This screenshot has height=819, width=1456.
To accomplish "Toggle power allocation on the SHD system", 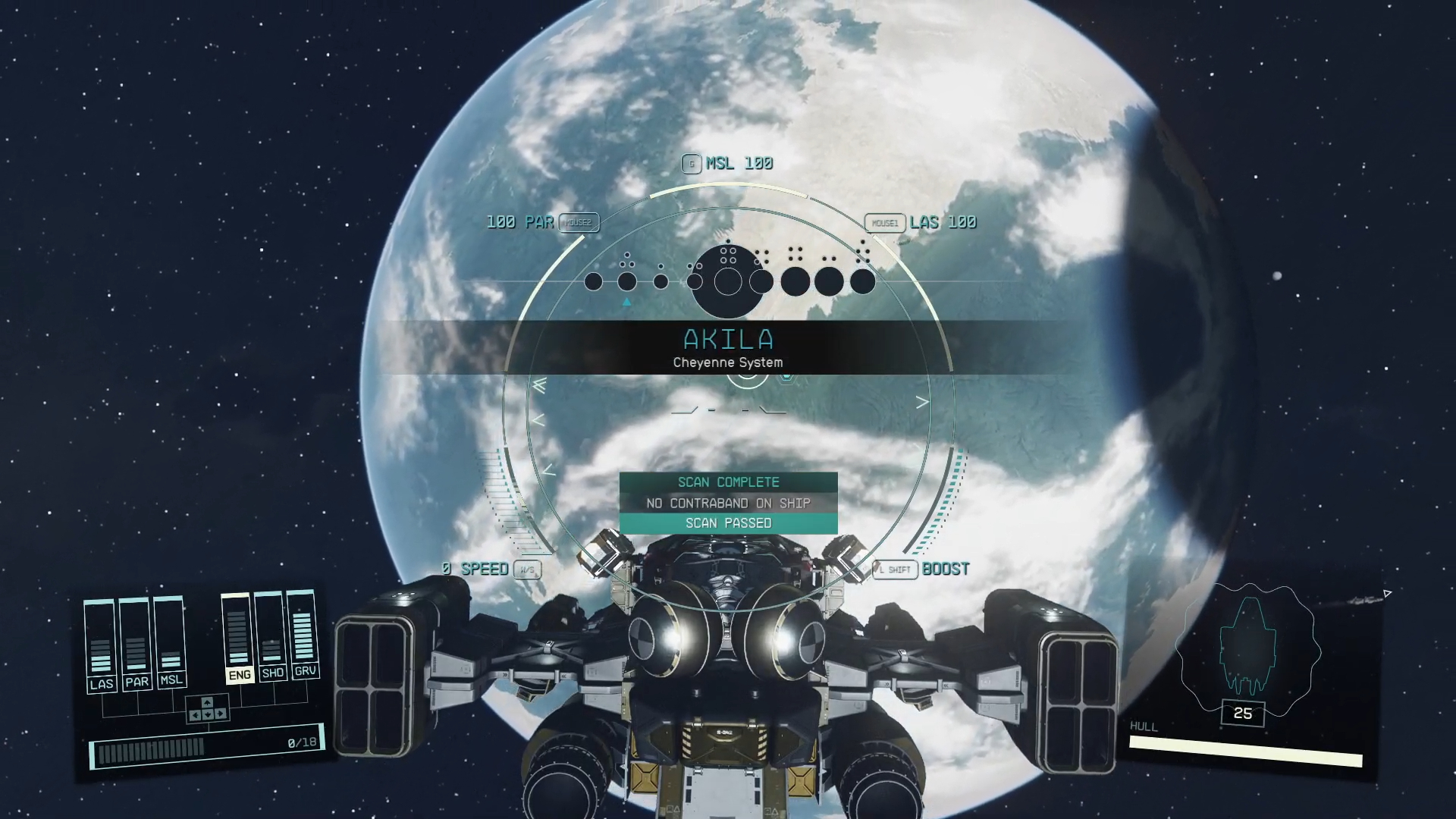I will [271, 673].
